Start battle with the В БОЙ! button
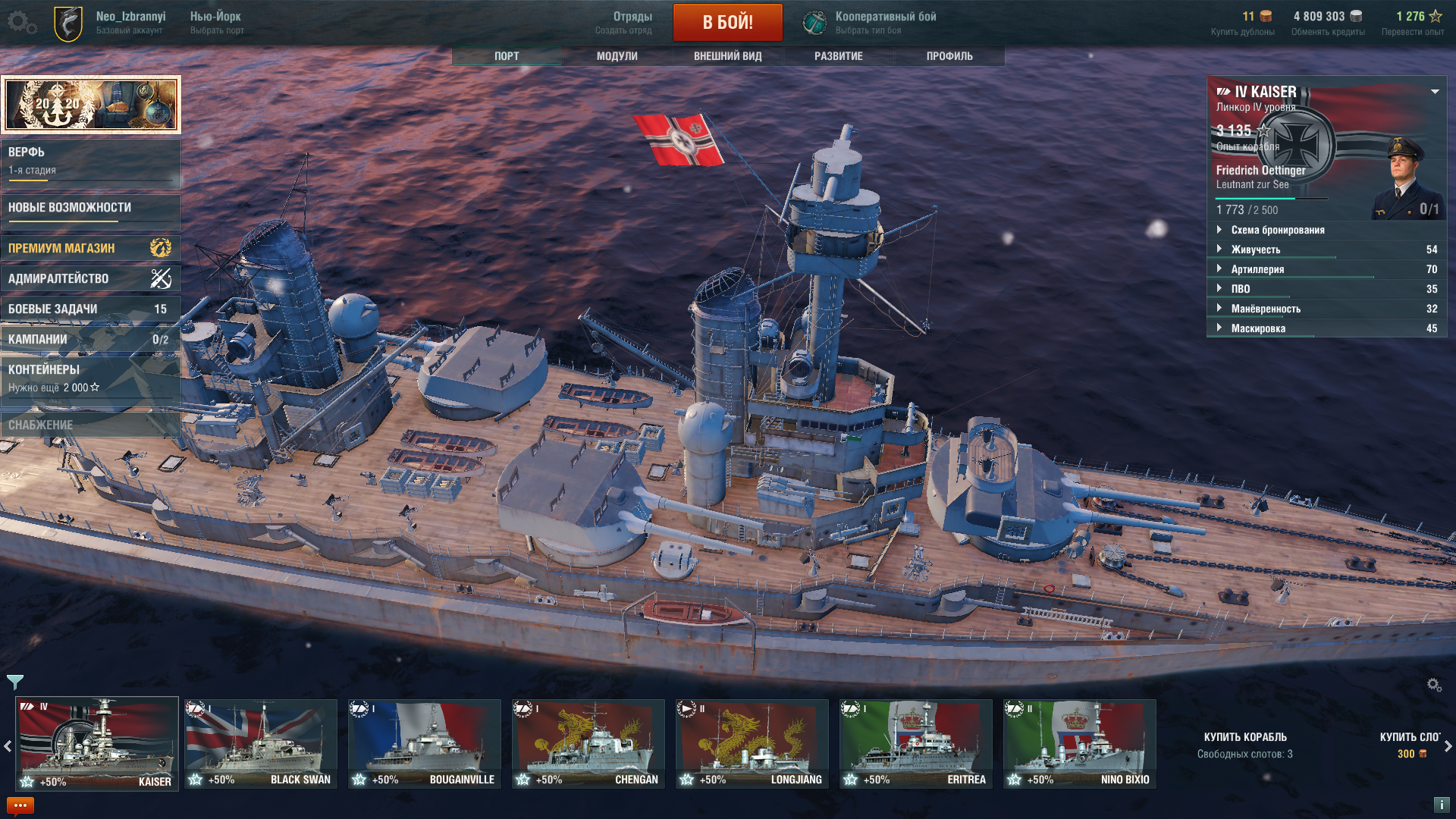This screenshot has height=819, width=1456. click(x=727, y=22)
